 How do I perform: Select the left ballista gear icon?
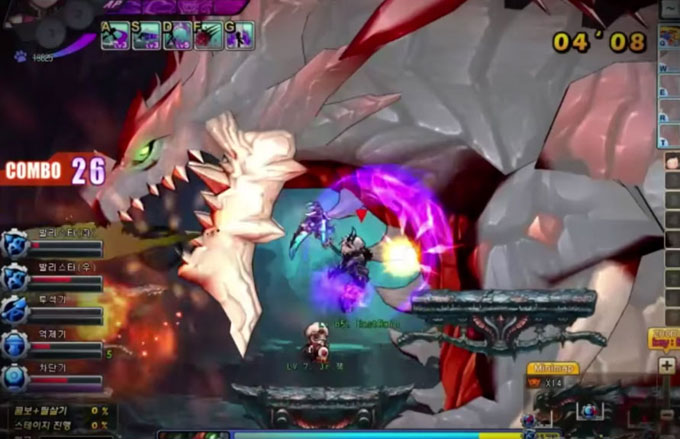15,243
